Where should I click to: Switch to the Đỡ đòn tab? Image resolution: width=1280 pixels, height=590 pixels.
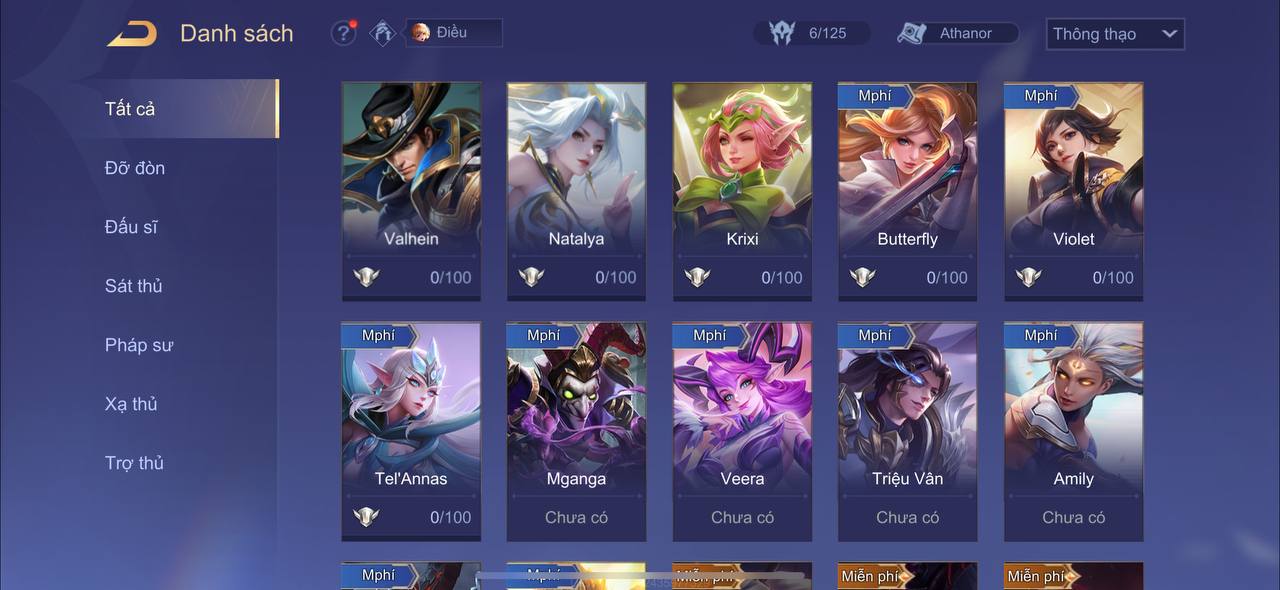click(x=135, y=168)
